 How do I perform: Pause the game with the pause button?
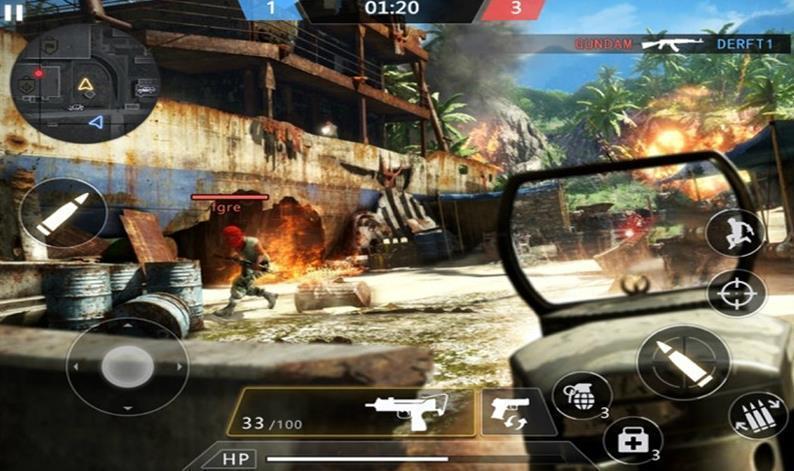click(14, 12)
